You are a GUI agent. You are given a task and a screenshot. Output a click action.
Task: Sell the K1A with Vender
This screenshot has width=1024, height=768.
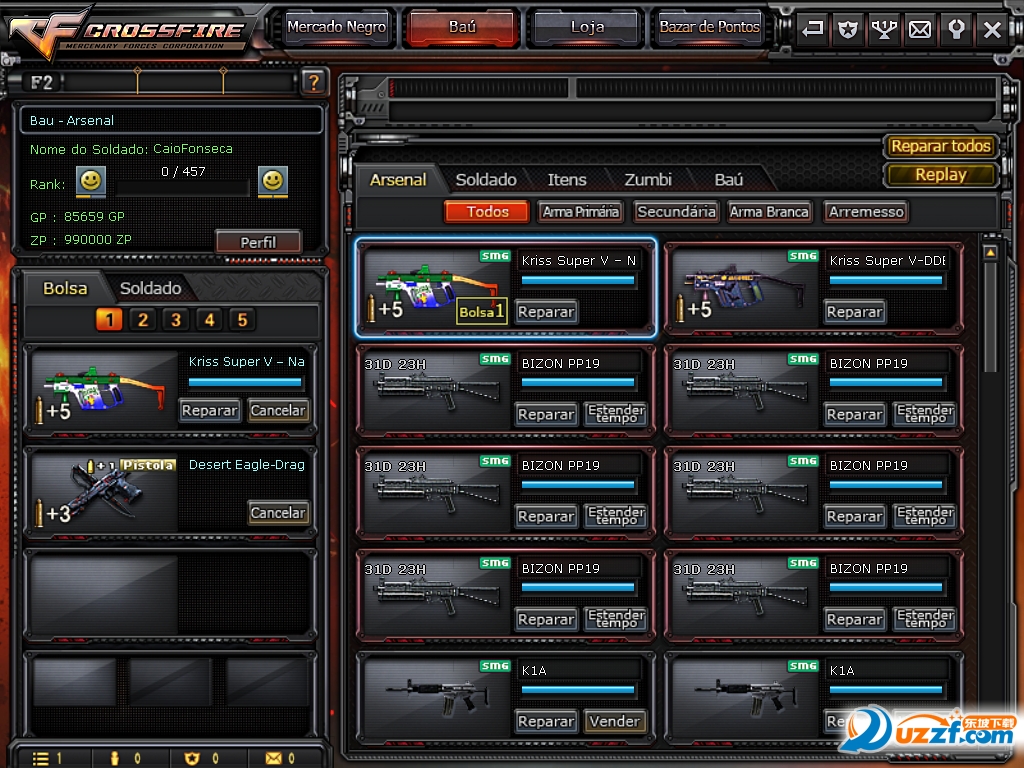(614, 721)
